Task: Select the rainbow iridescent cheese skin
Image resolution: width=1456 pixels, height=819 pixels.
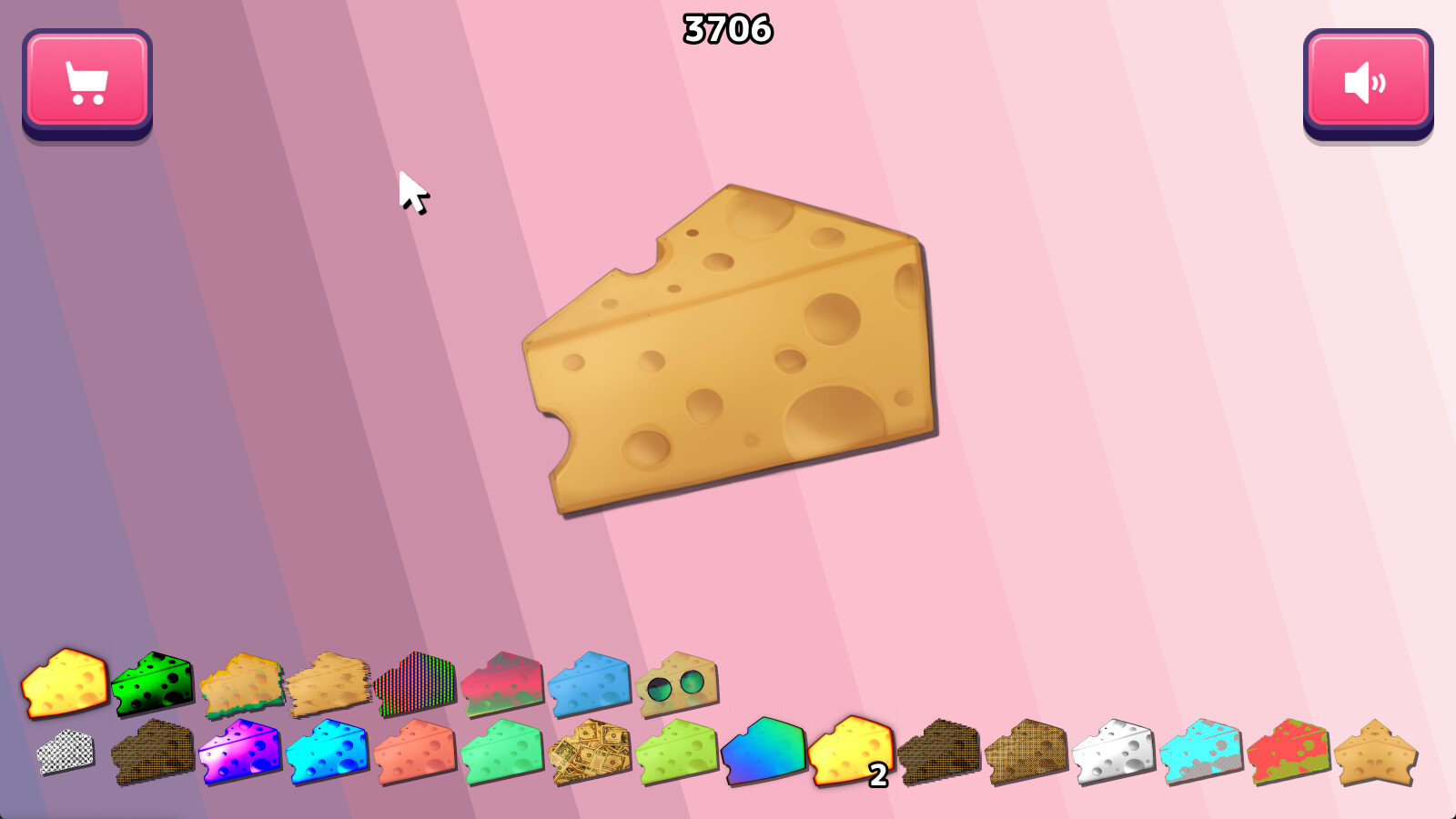Action: click(764, 751)
